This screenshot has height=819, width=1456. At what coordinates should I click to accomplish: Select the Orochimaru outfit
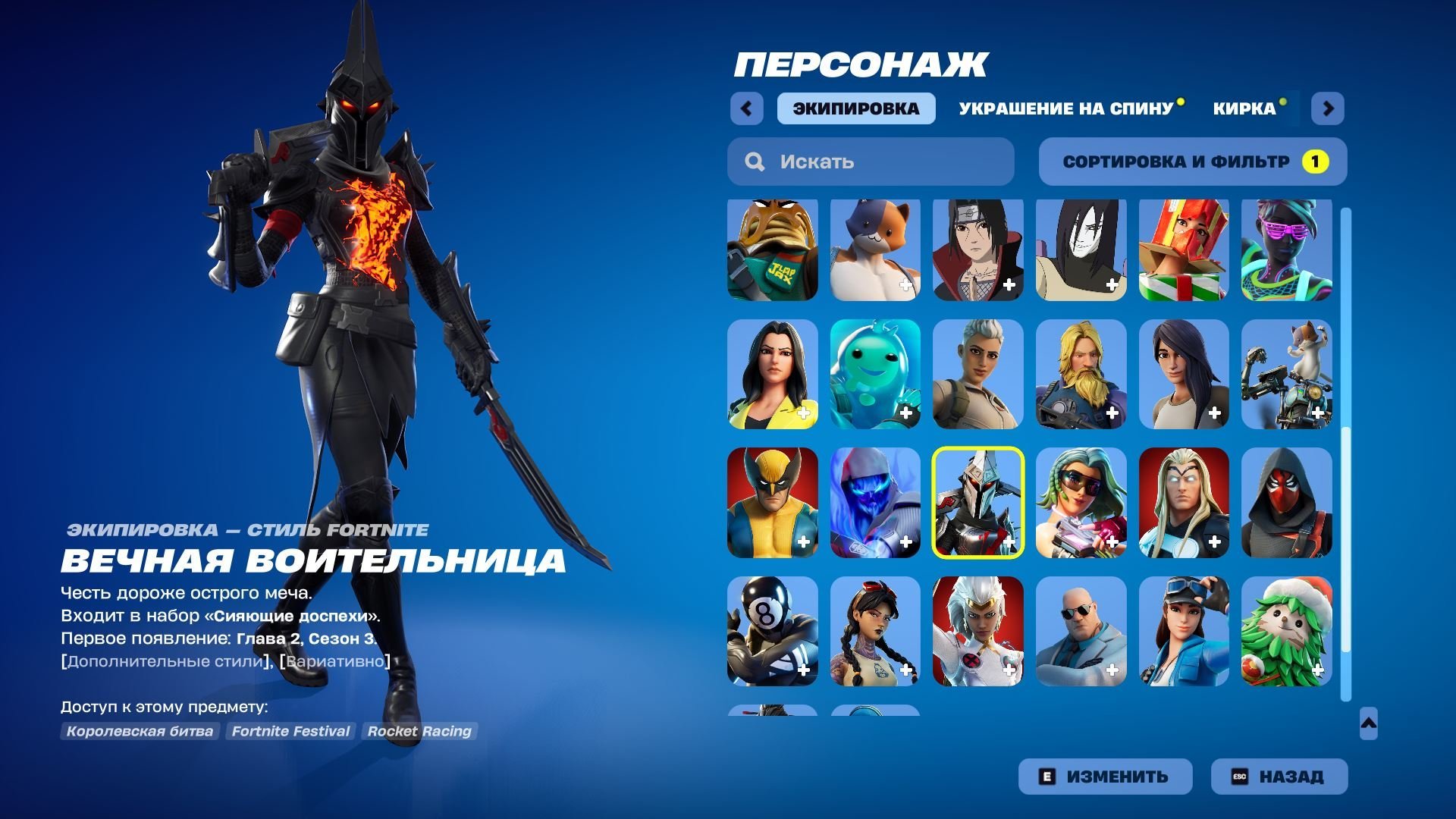point(1081,249)
